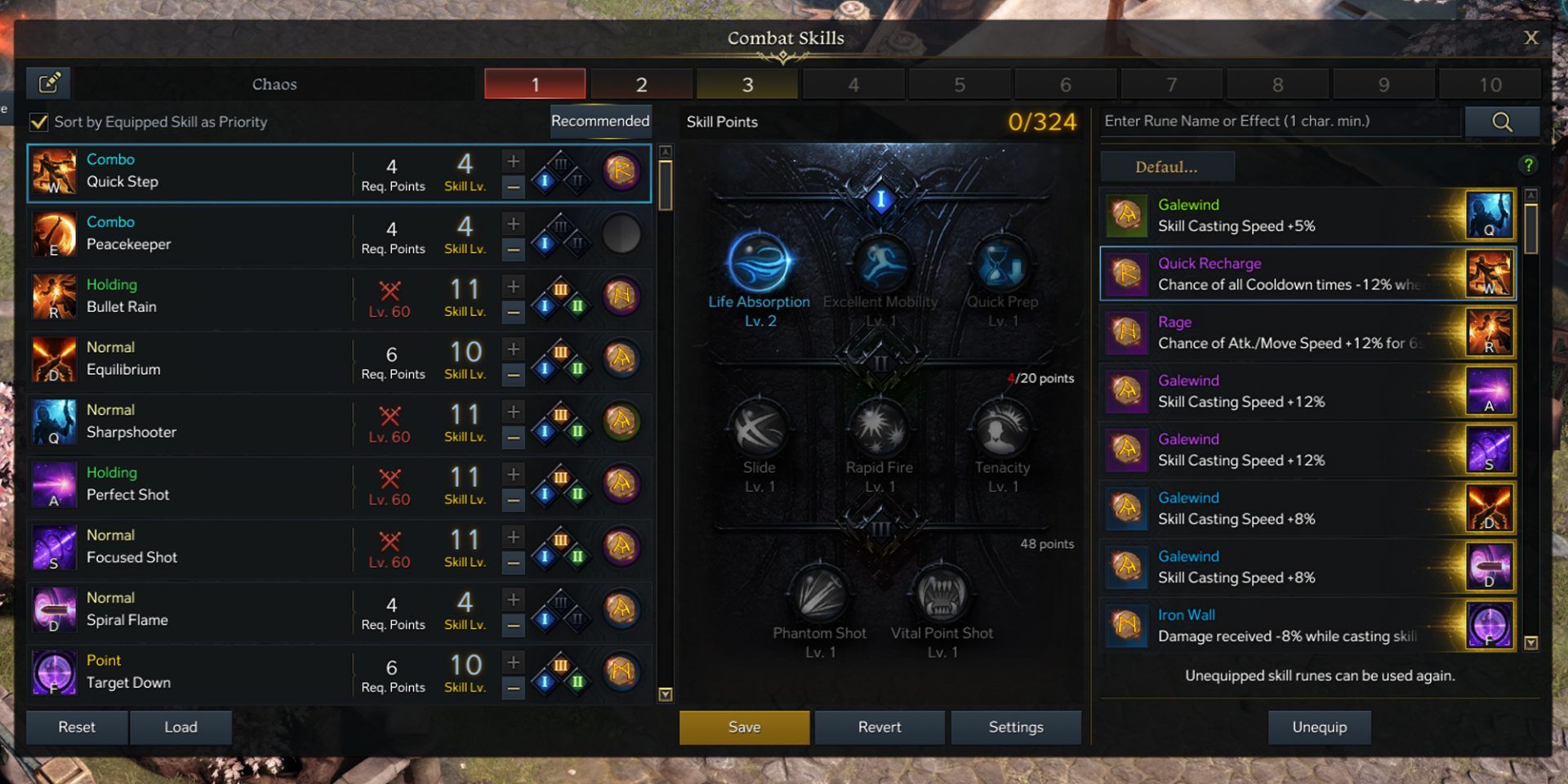The height and width of the screenshot is (784, 1568).
Task: Choose the Excellent Mobility tripod
Action: (880, 264)
